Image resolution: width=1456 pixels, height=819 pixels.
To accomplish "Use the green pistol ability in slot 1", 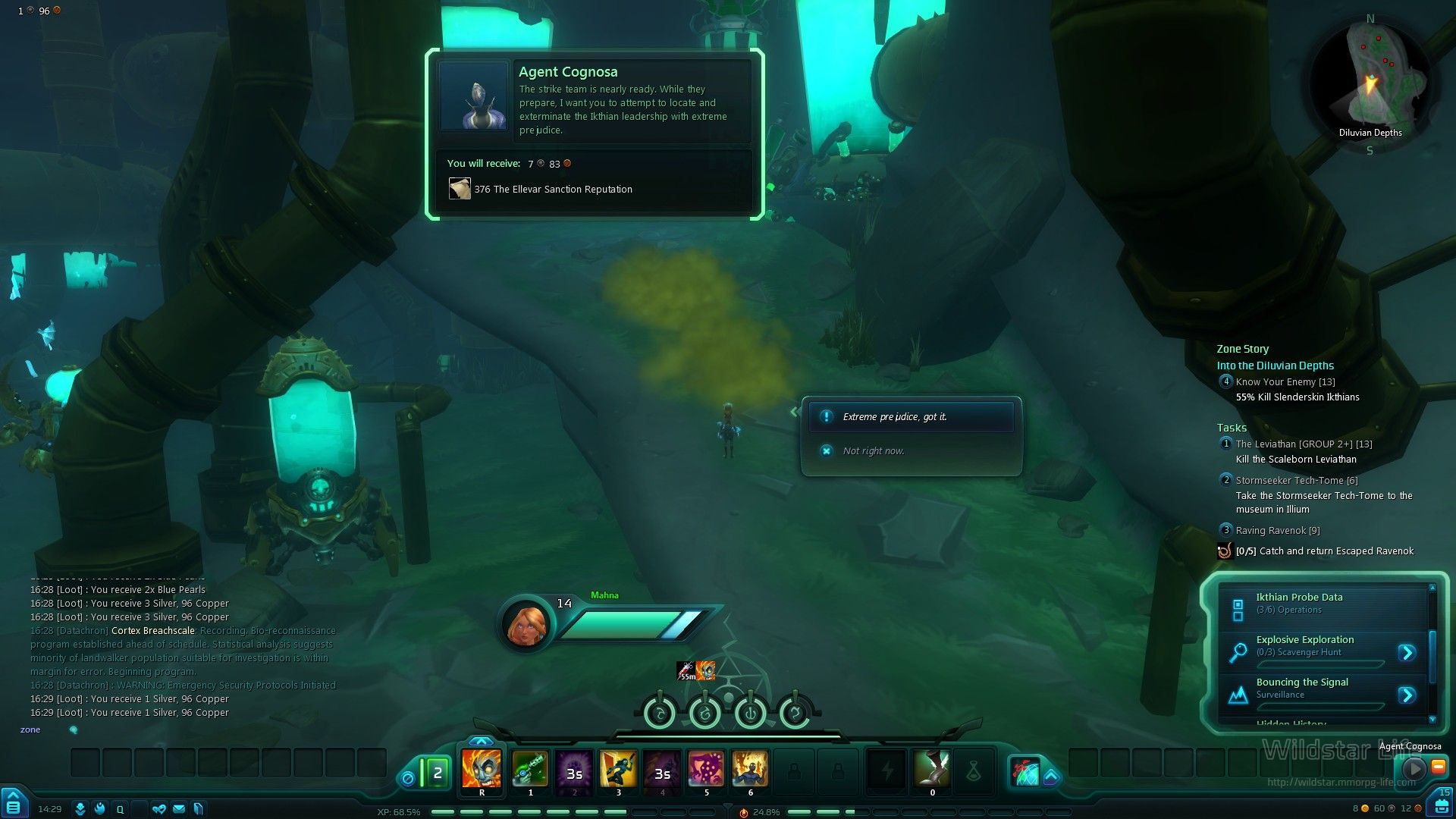I will coord(530,768).
